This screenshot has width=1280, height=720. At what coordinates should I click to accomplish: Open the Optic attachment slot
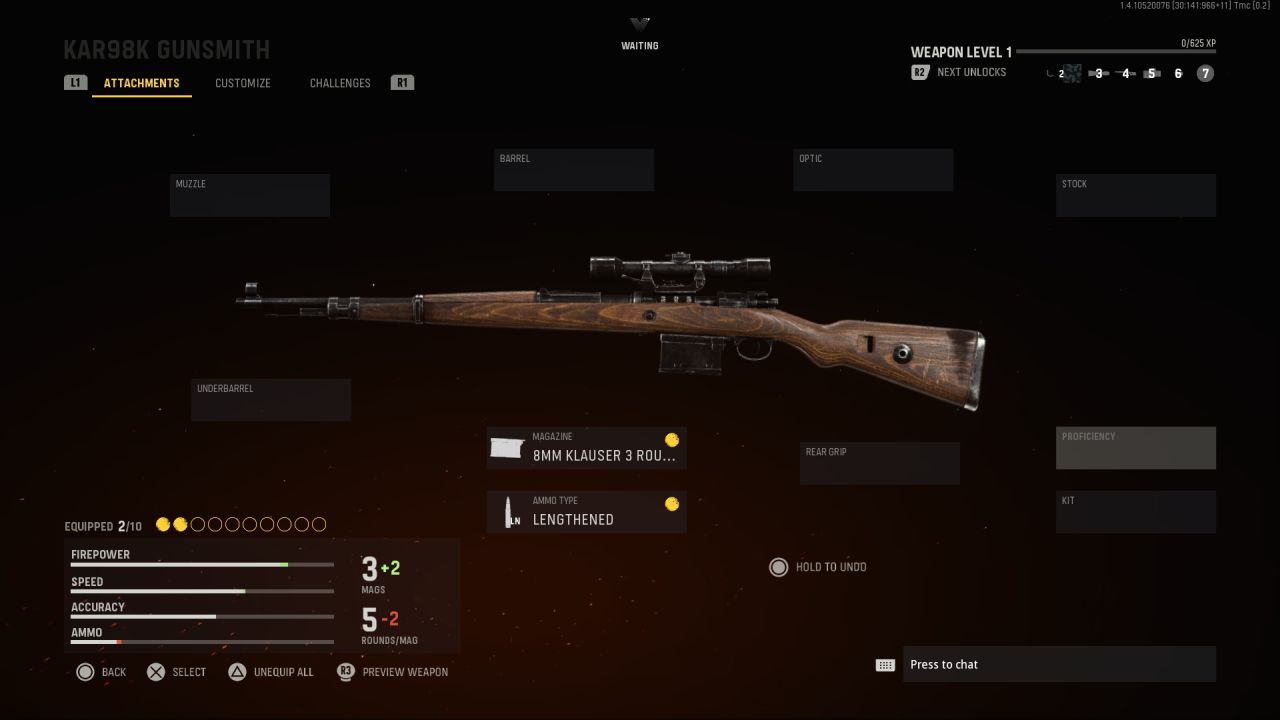[872, 168]
